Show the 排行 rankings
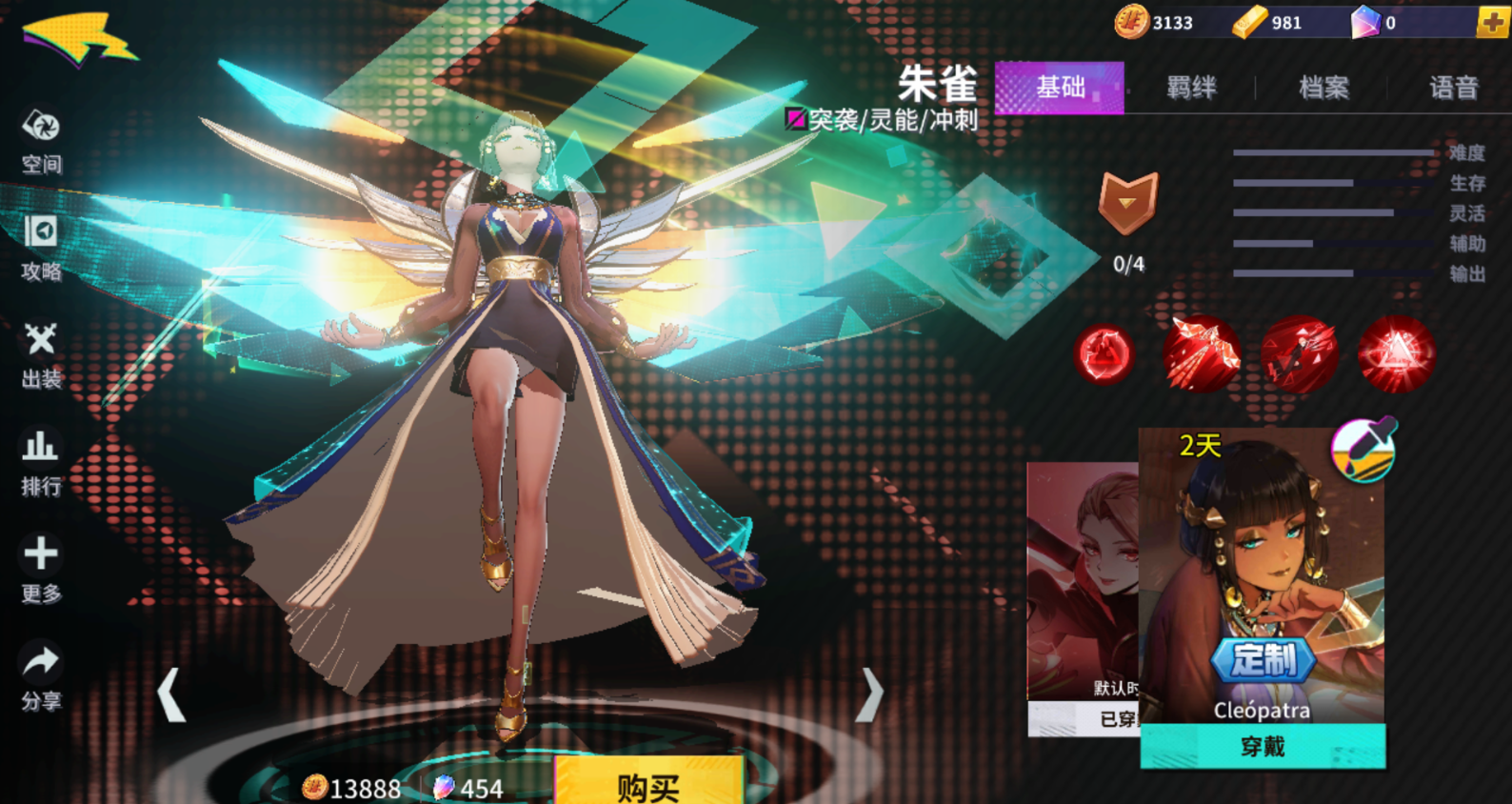The height and width of the screenshot is (804, 1512). (41, 463)
